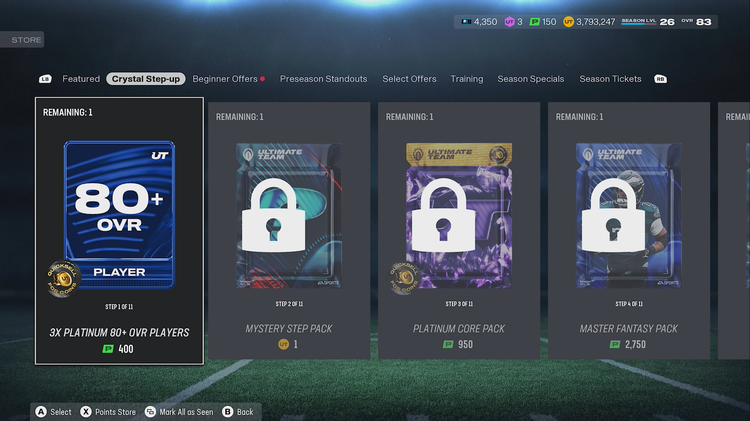Switch to the Featured tab

click(x=81, y=79)
